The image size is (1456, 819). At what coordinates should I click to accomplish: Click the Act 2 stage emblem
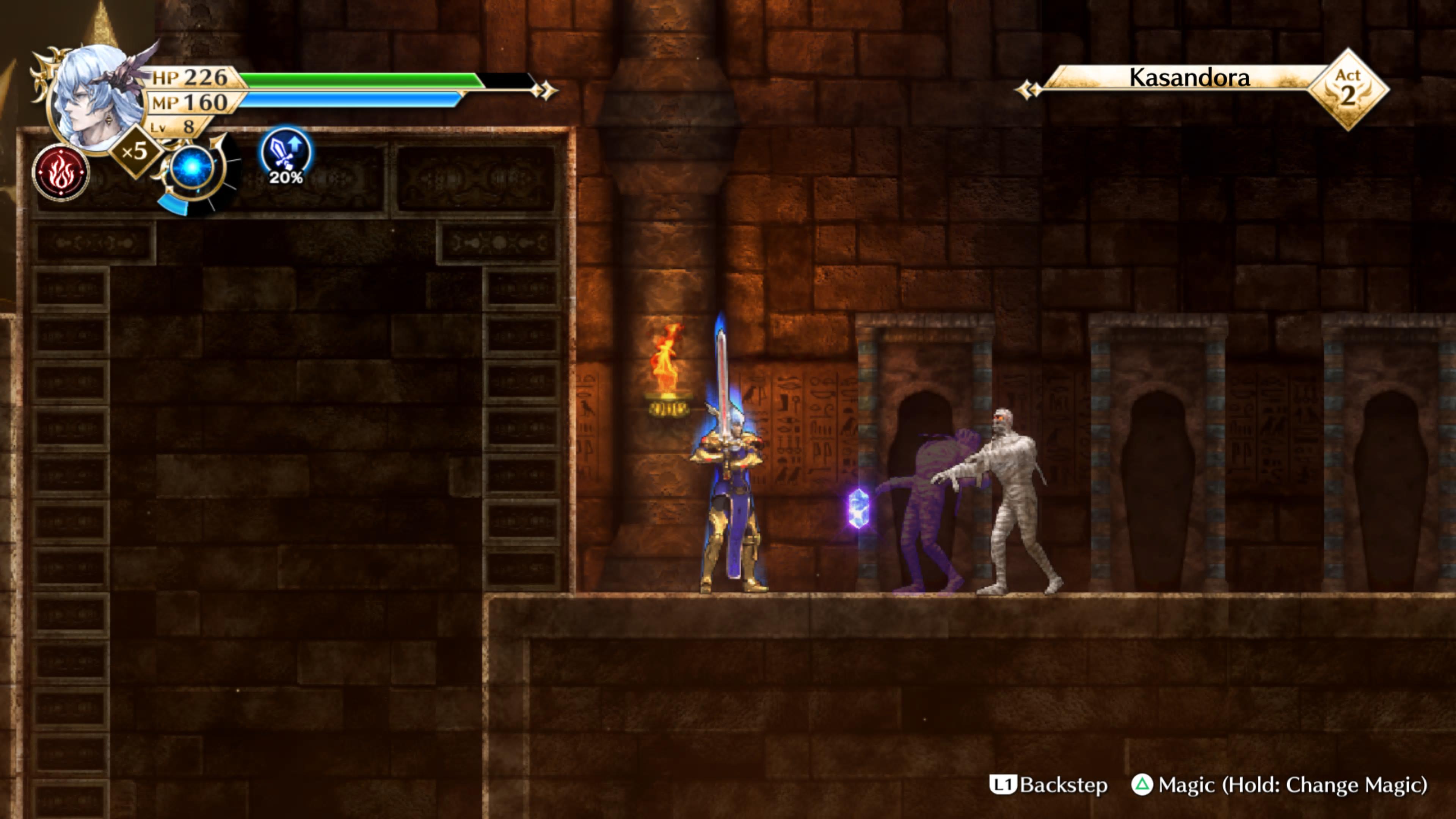click(1348, 89)
